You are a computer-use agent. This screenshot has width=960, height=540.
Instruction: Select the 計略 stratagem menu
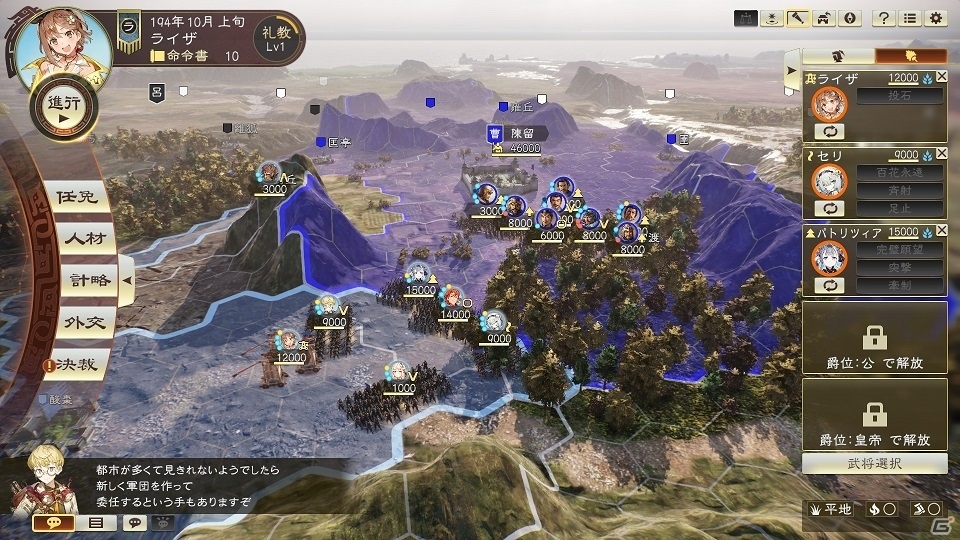pos(83,281)
